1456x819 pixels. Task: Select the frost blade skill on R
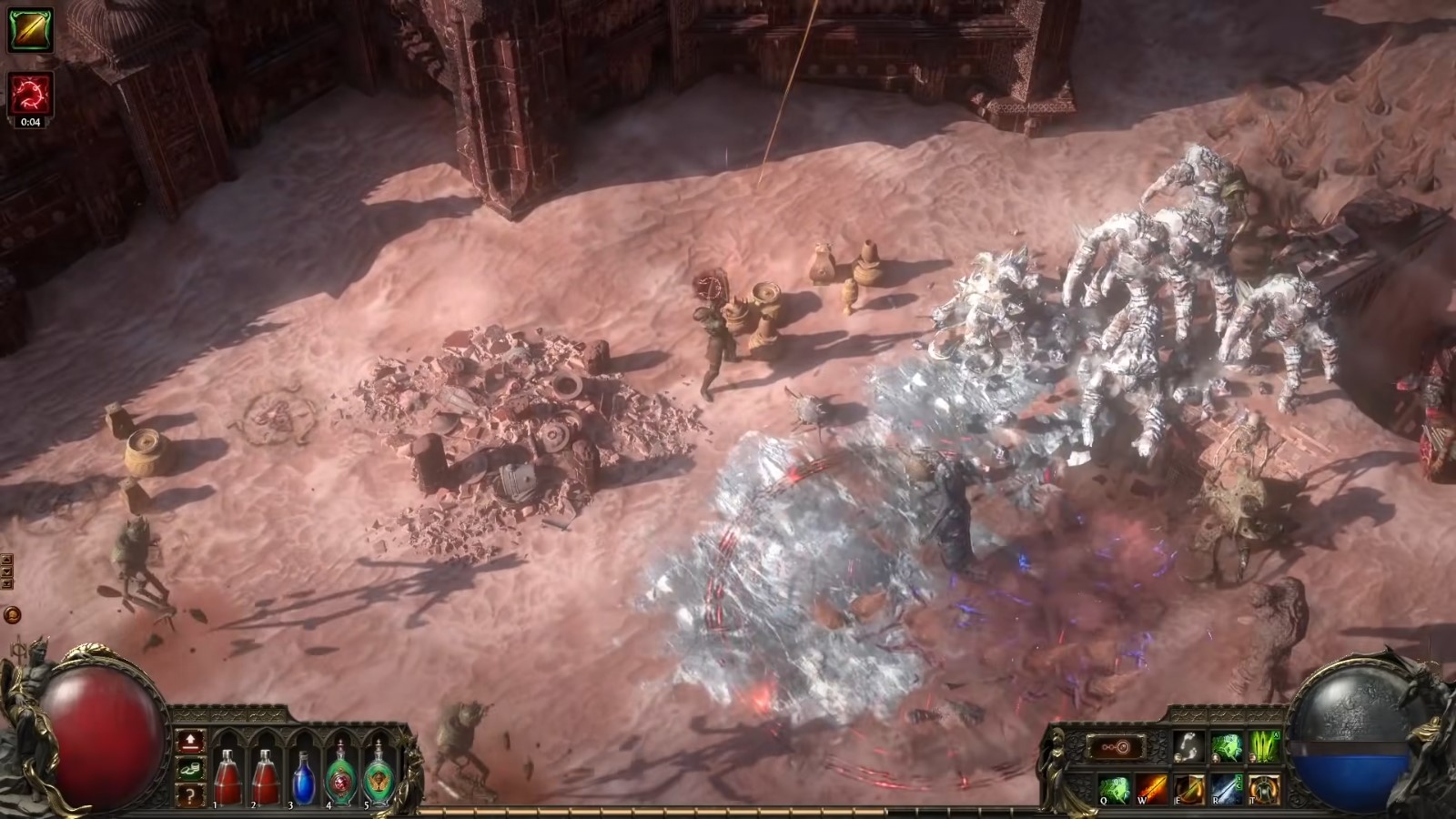click(1227, 788)
